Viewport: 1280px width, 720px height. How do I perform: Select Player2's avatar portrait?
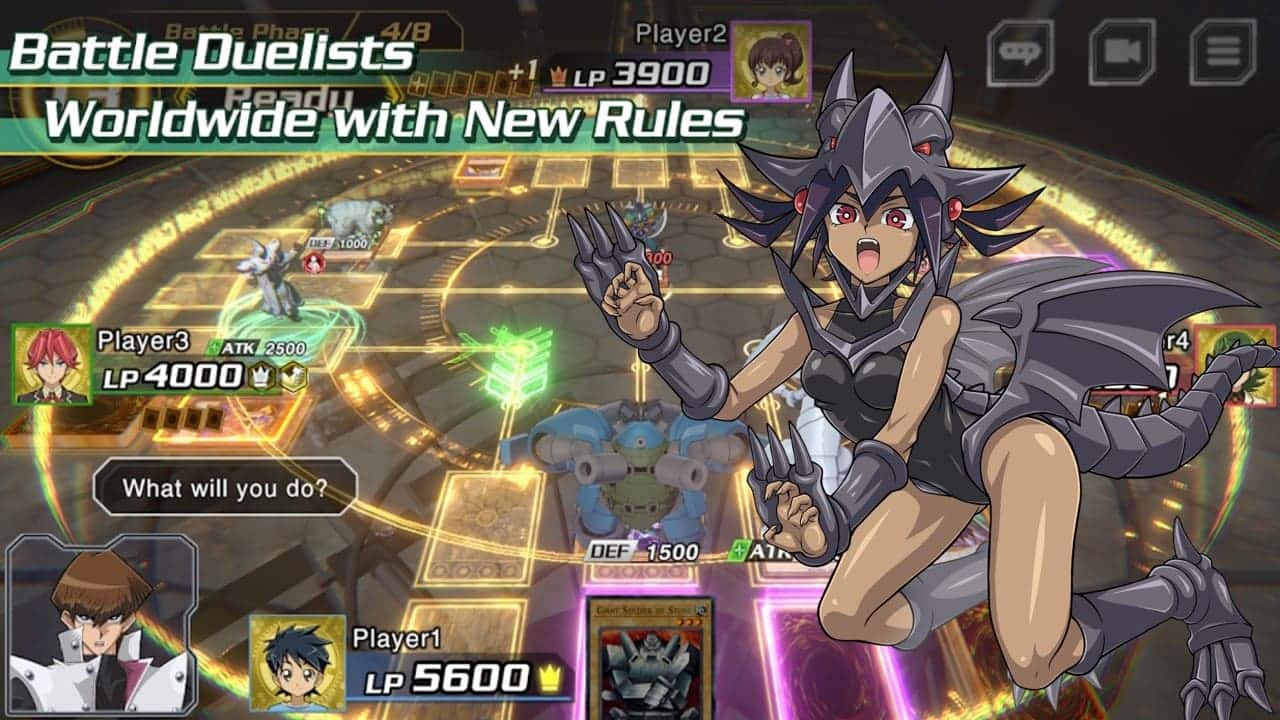(x=770, y=61)
